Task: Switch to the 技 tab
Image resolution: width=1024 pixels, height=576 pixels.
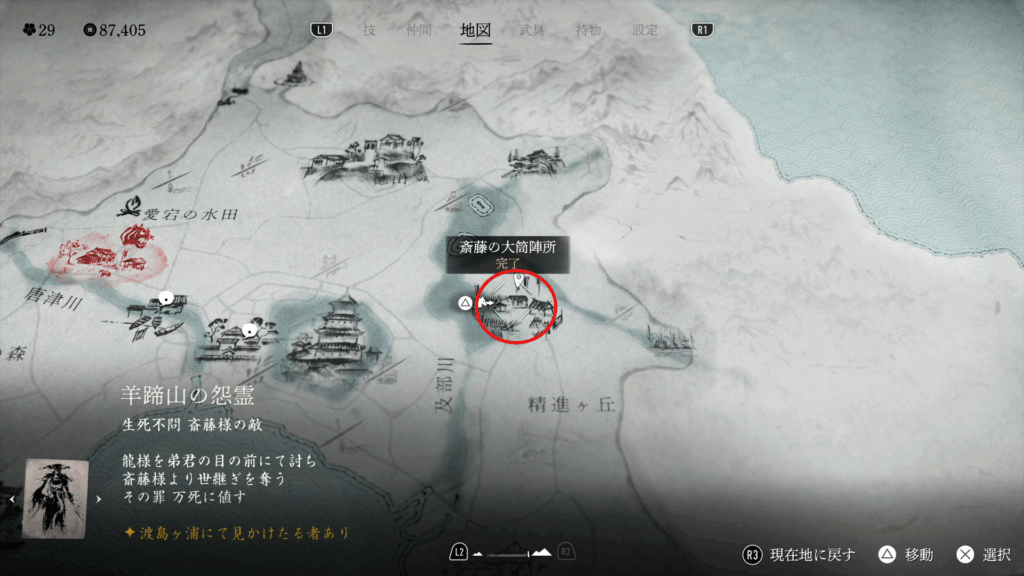Action: point(369,30)
